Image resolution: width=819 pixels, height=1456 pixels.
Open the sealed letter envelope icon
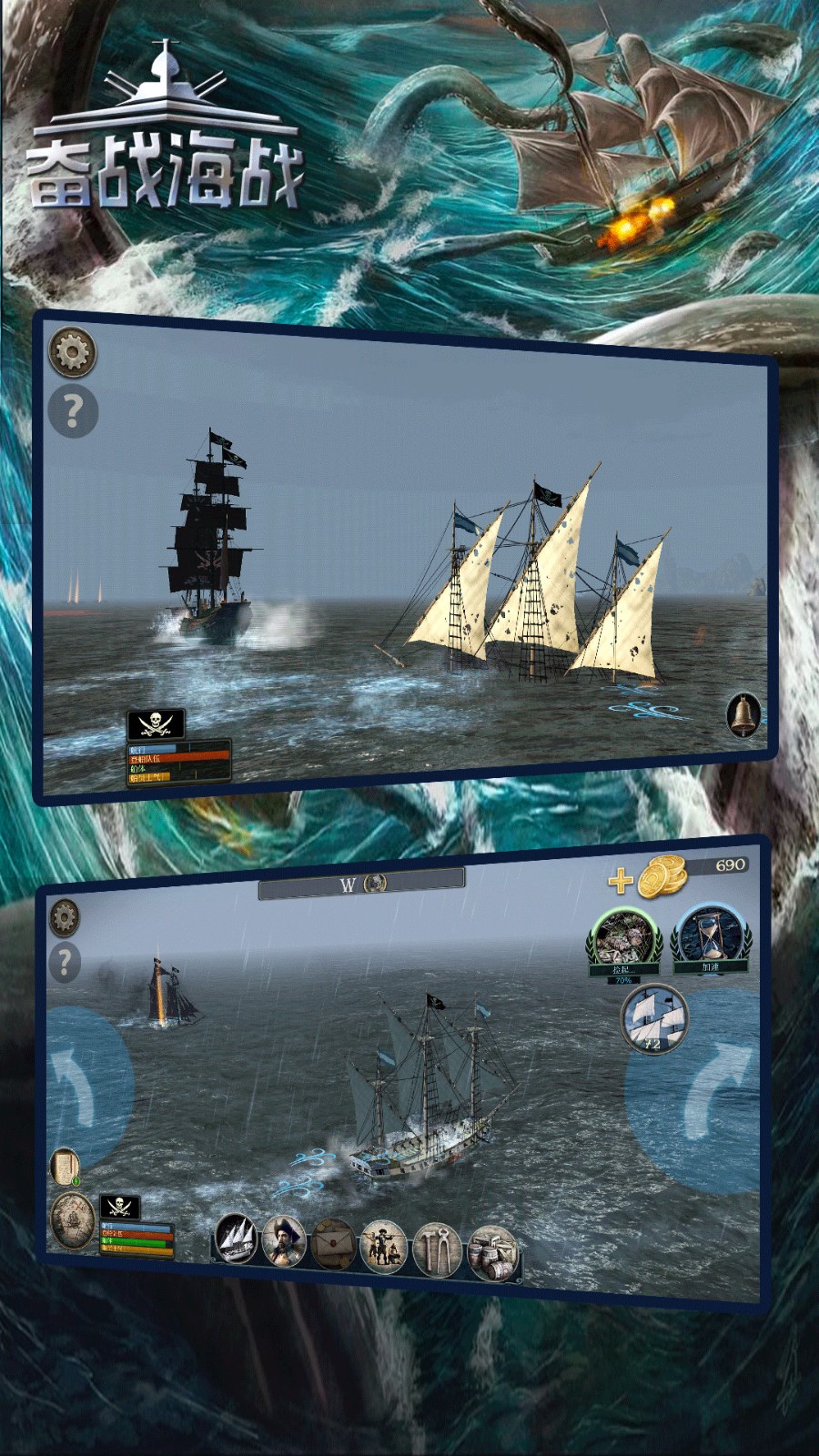332,1244
